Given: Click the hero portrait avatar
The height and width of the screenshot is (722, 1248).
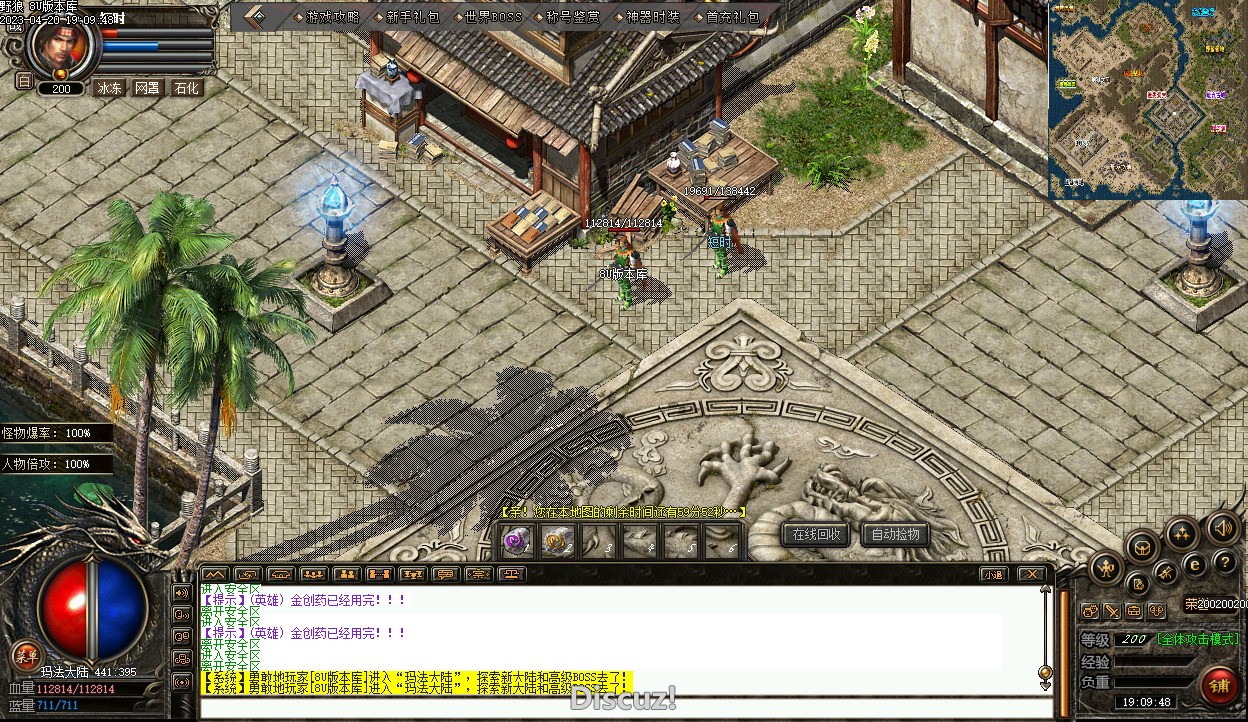Looking at the screenshot, I should (63, 47).
